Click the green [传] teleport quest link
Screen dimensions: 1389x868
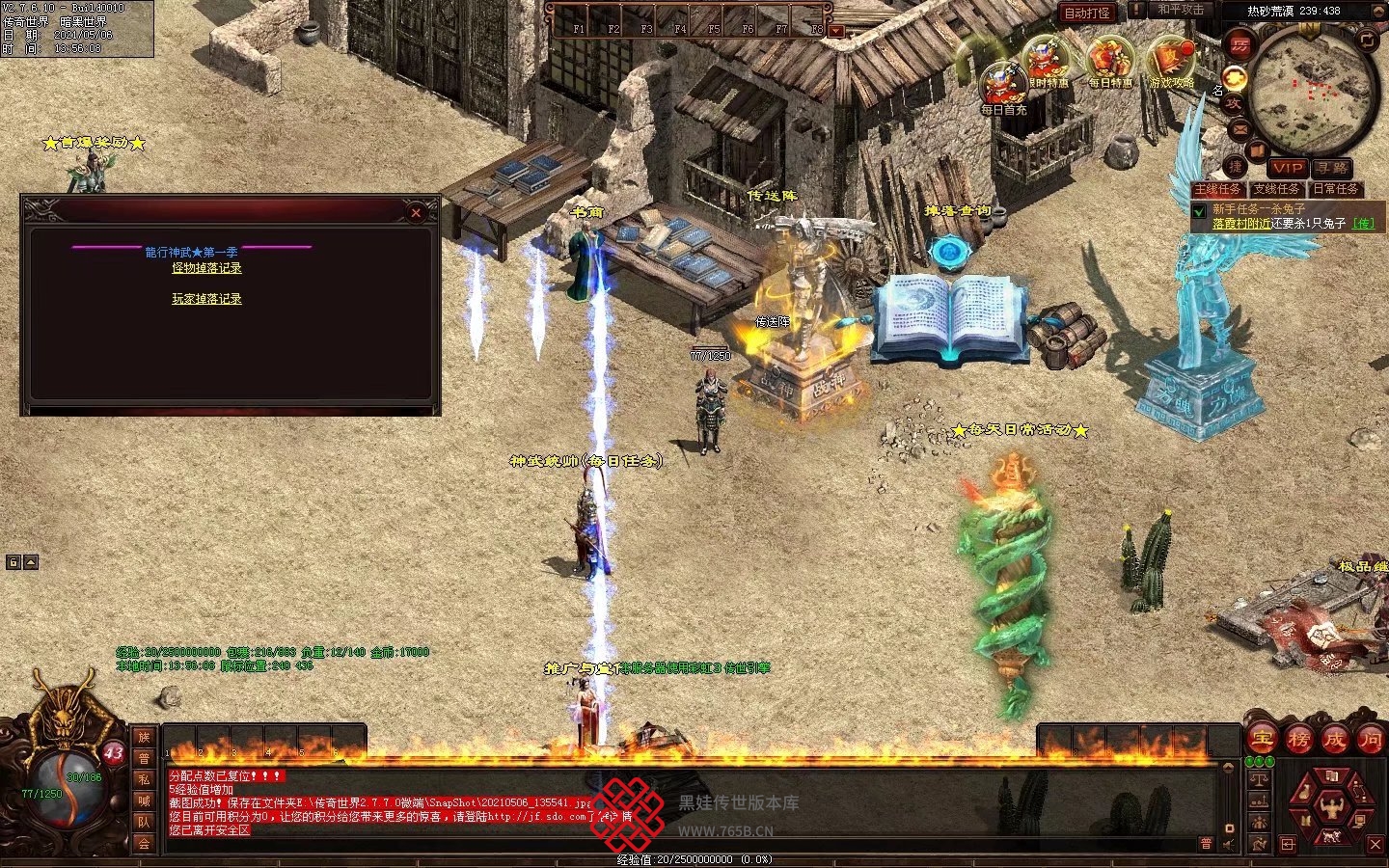[1364, 224]
